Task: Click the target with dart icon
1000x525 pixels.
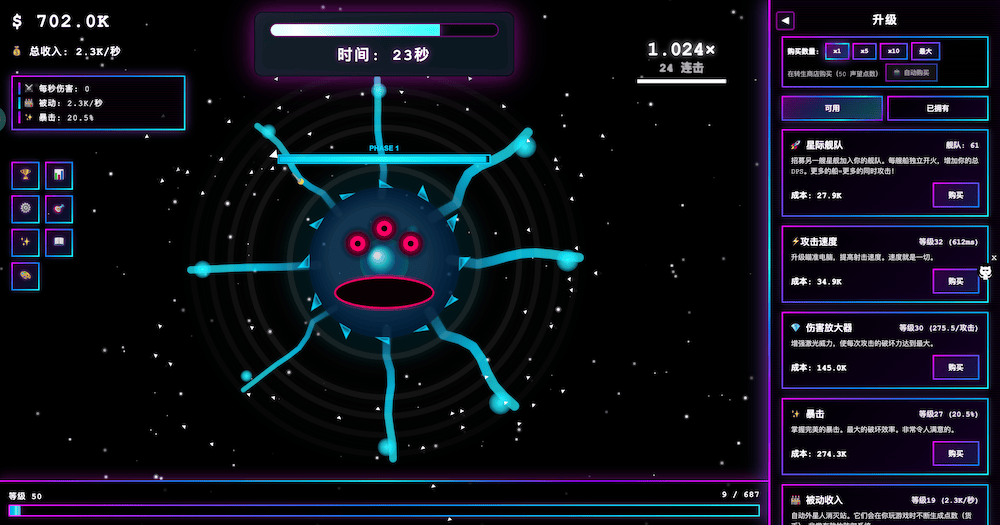Action: 59,209
